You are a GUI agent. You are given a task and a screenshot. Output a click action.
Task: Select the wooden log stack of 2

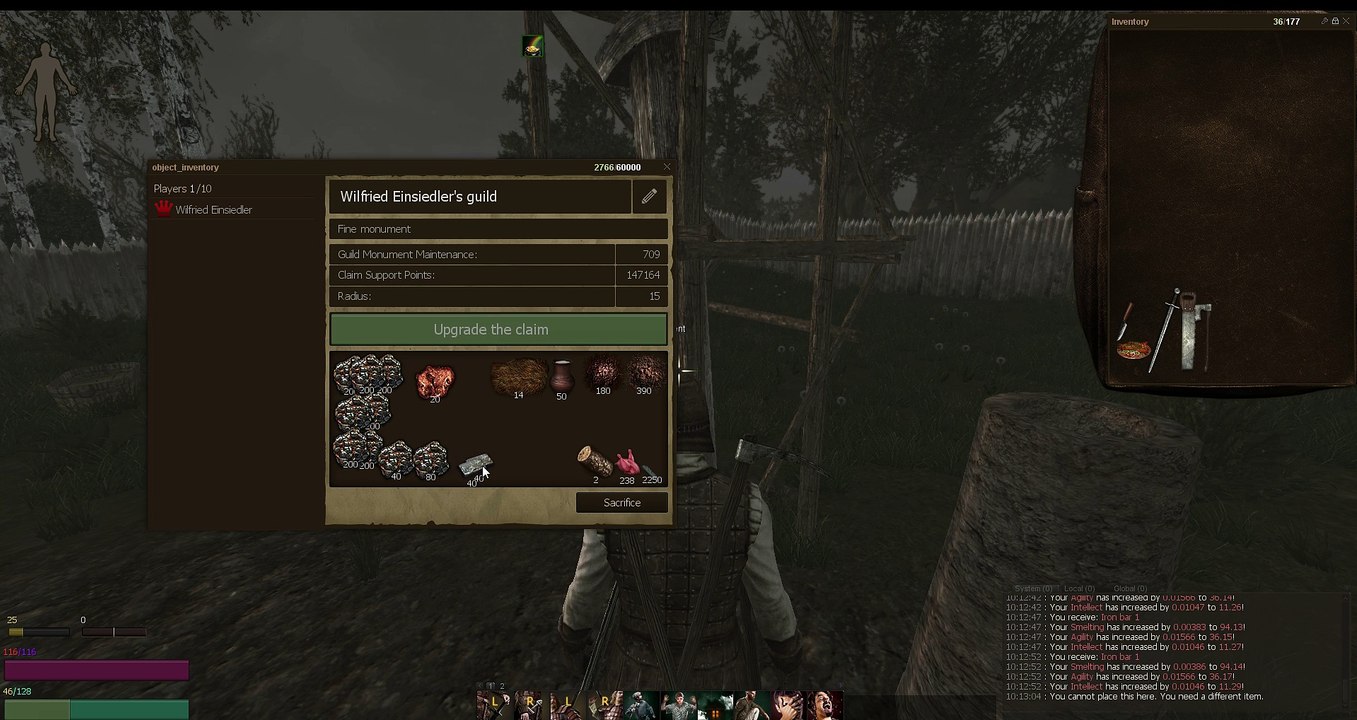pyautogui.click(x=594, y=461)
